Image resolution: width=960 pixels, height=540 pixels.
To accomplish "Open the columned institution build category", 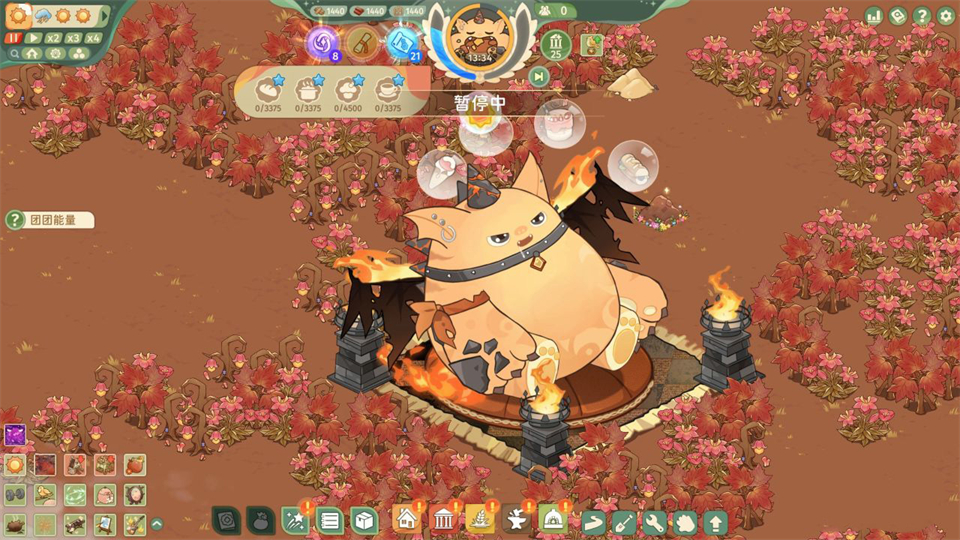I will [443, 519].
